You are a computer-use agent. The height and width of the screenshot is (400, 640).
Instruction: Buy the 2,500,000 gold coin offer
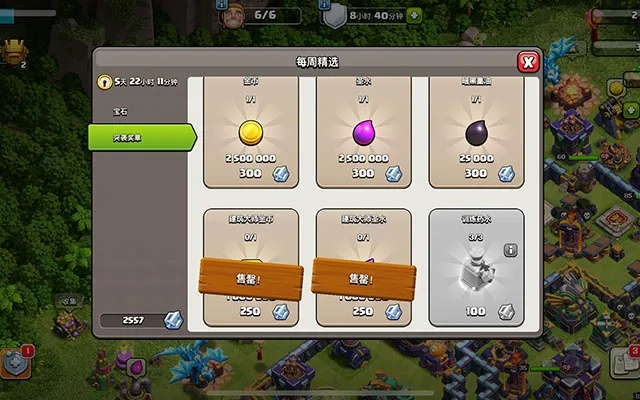[x=250, y=132]
